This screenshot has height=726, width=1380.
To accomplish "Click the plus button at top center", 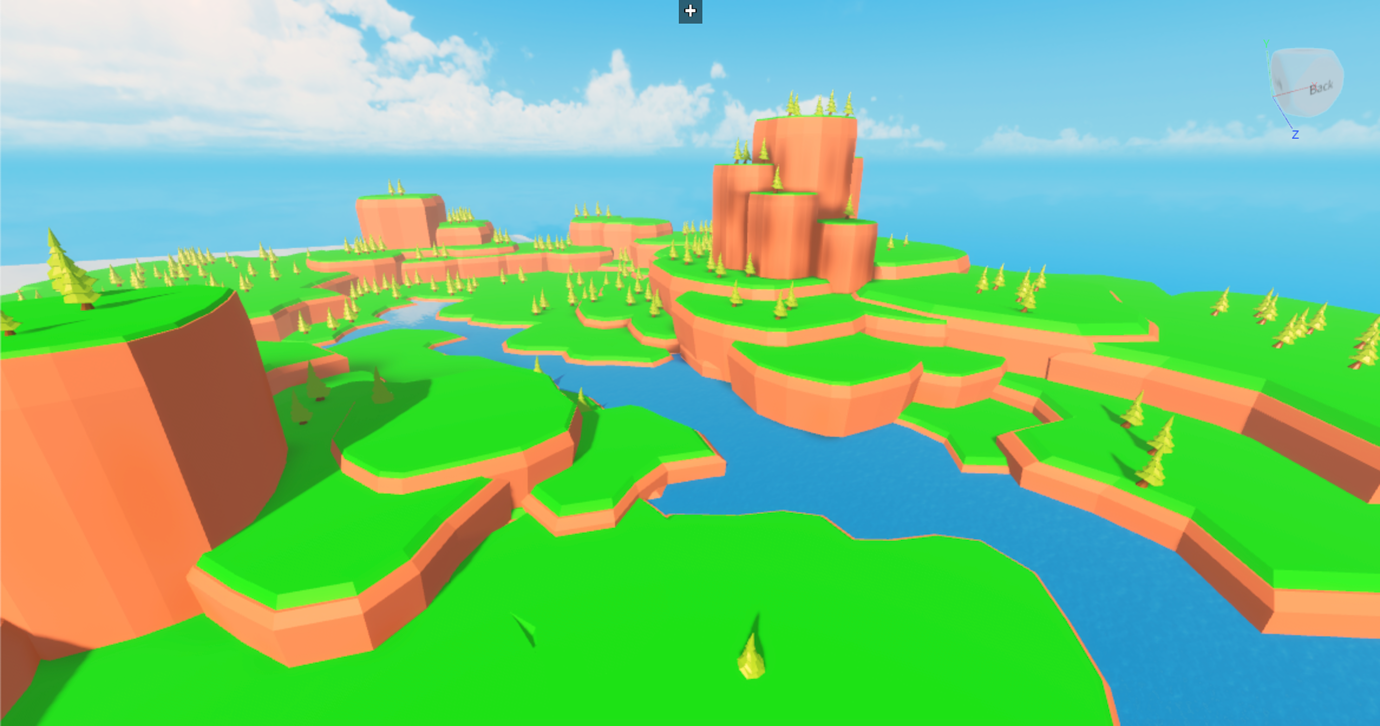I will tap(689, 11).
